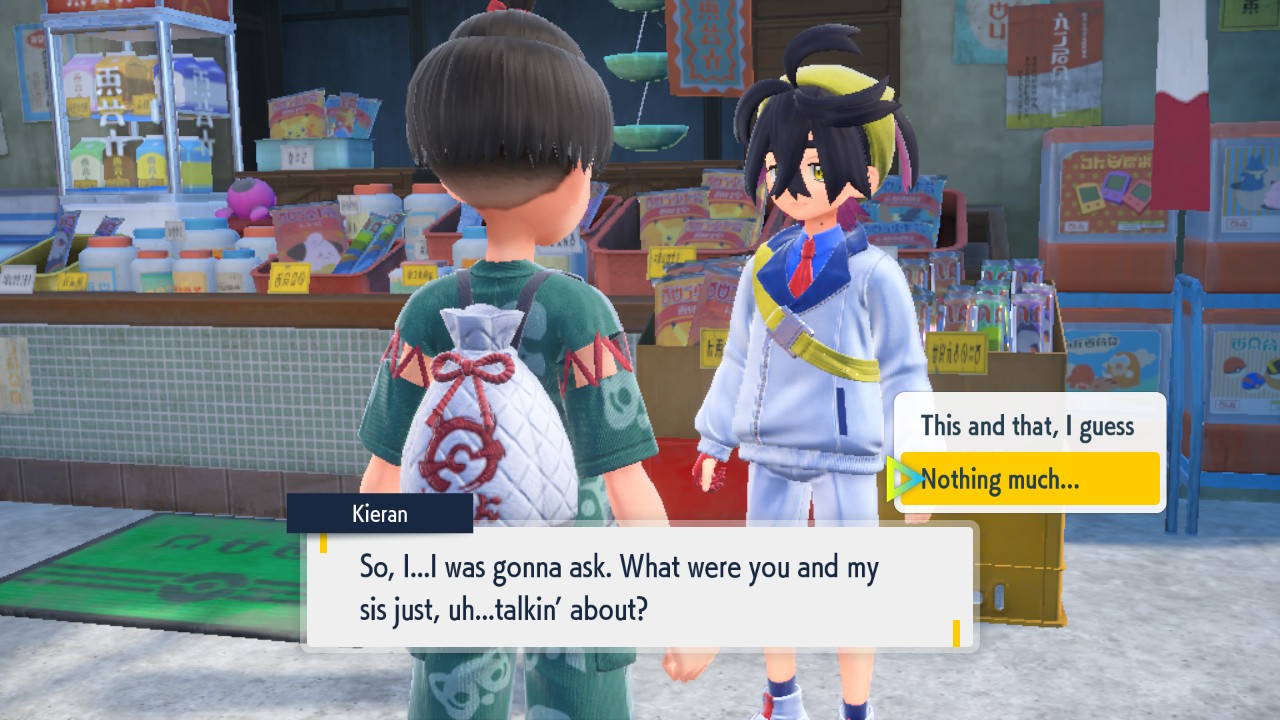Image resolution: width=1280 pixels, height=720 pixels.
Task: Select the "Nothing much..." dialogue option
Action: (1029, 480)
